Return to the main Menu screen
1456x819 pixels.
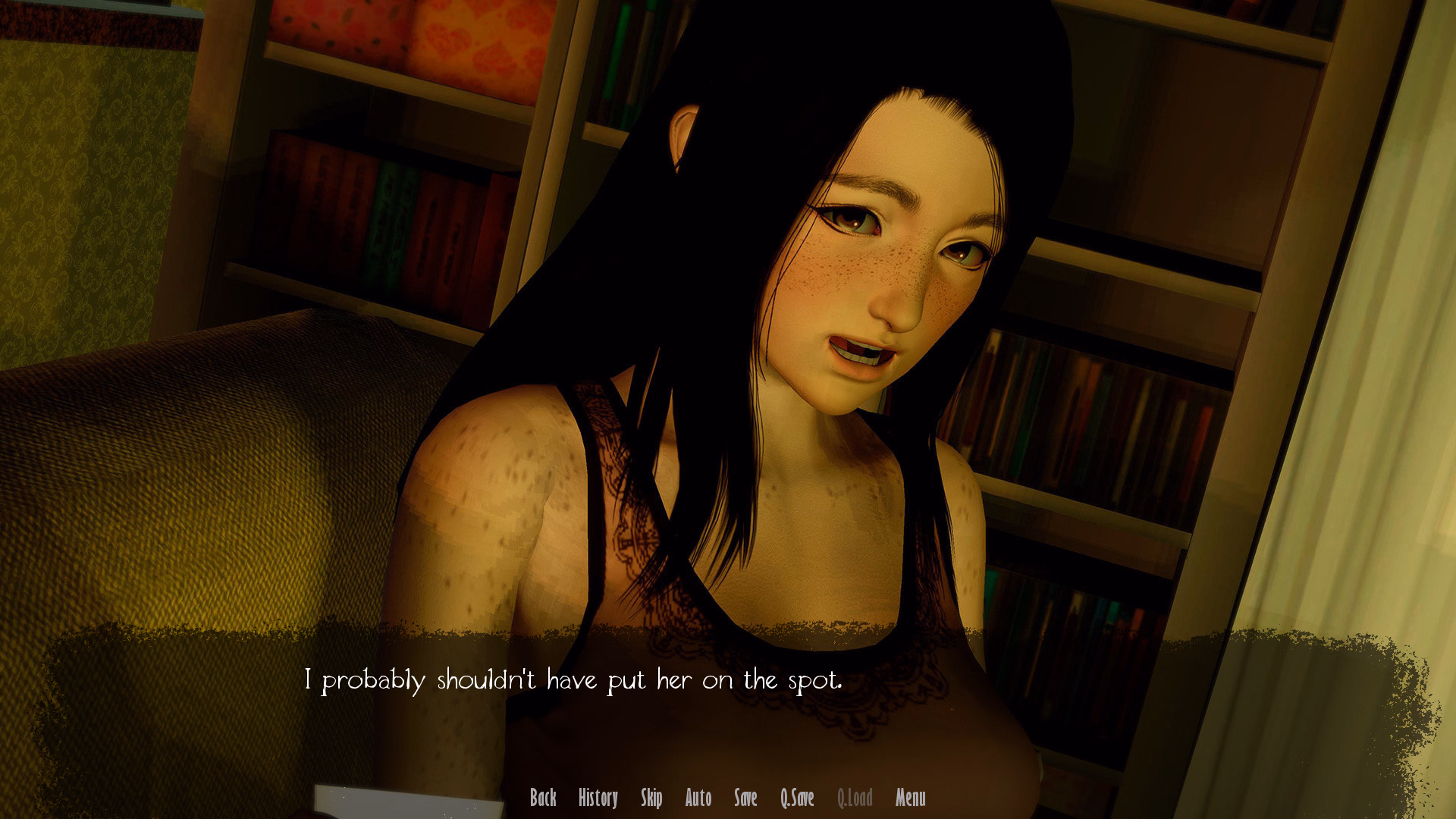point(909,799)
